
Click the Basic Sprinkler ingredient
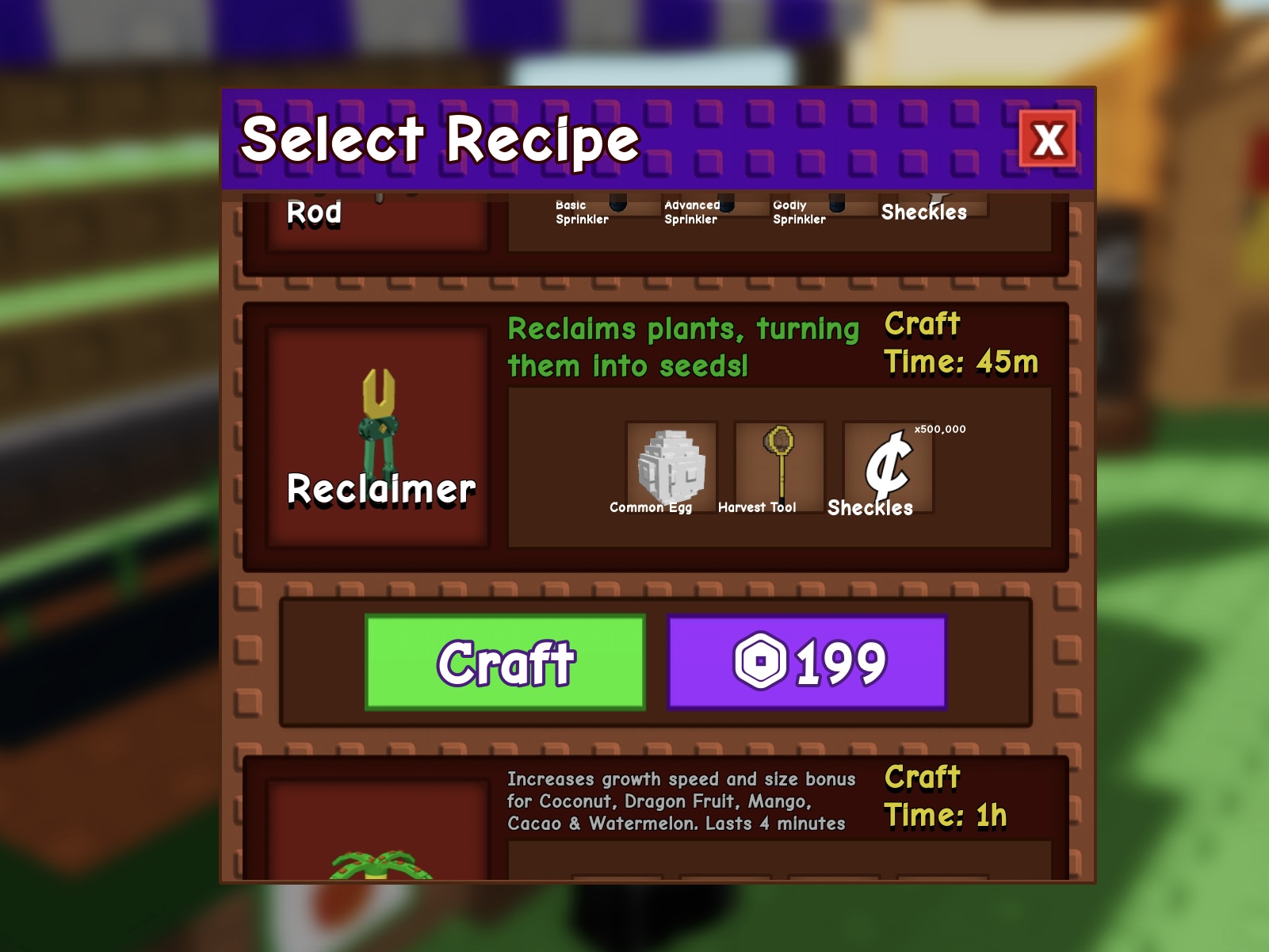[x=583, y=212]
